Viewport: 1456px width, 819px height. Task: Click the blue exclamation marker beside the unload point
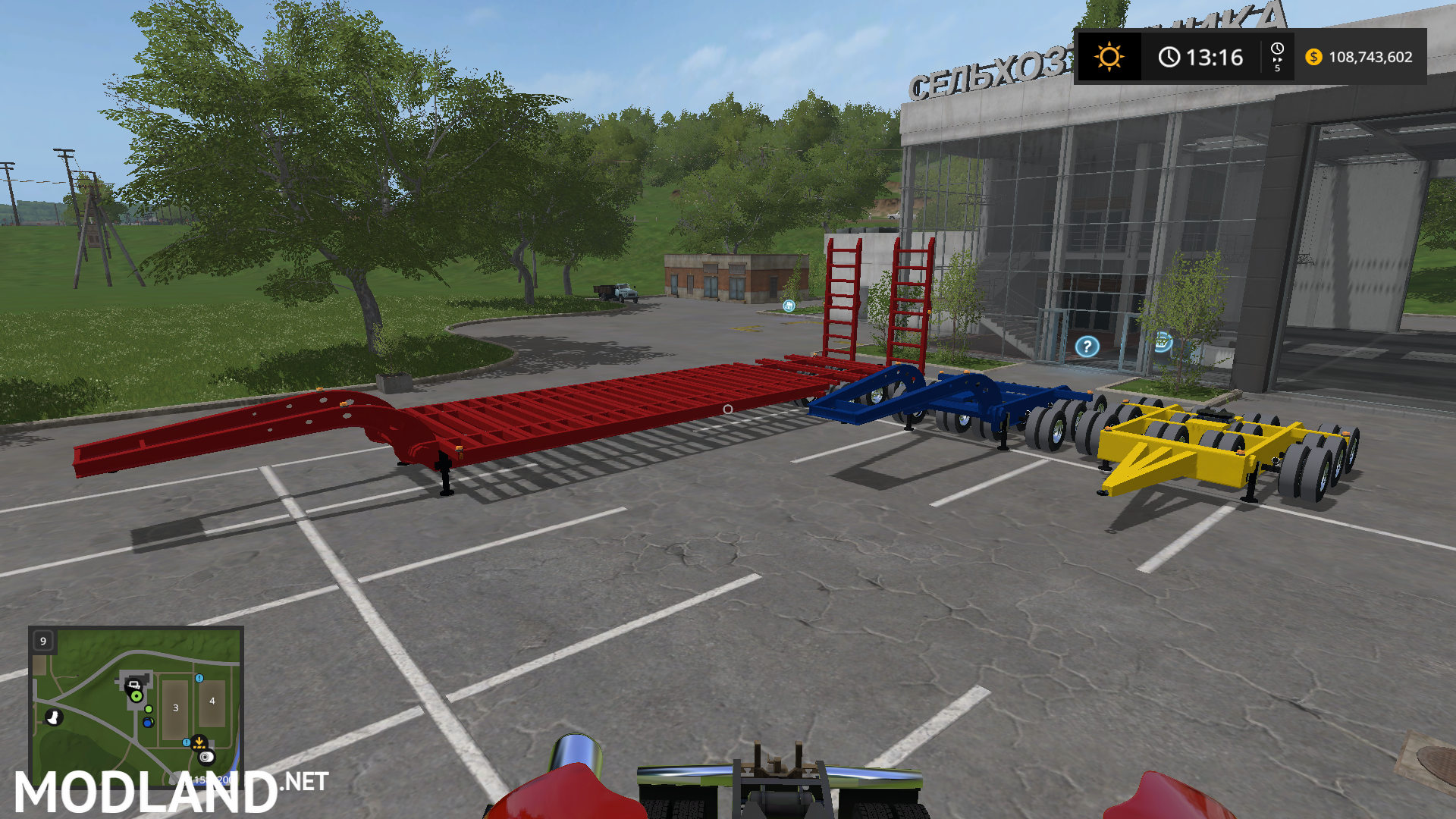pos(187,742)
